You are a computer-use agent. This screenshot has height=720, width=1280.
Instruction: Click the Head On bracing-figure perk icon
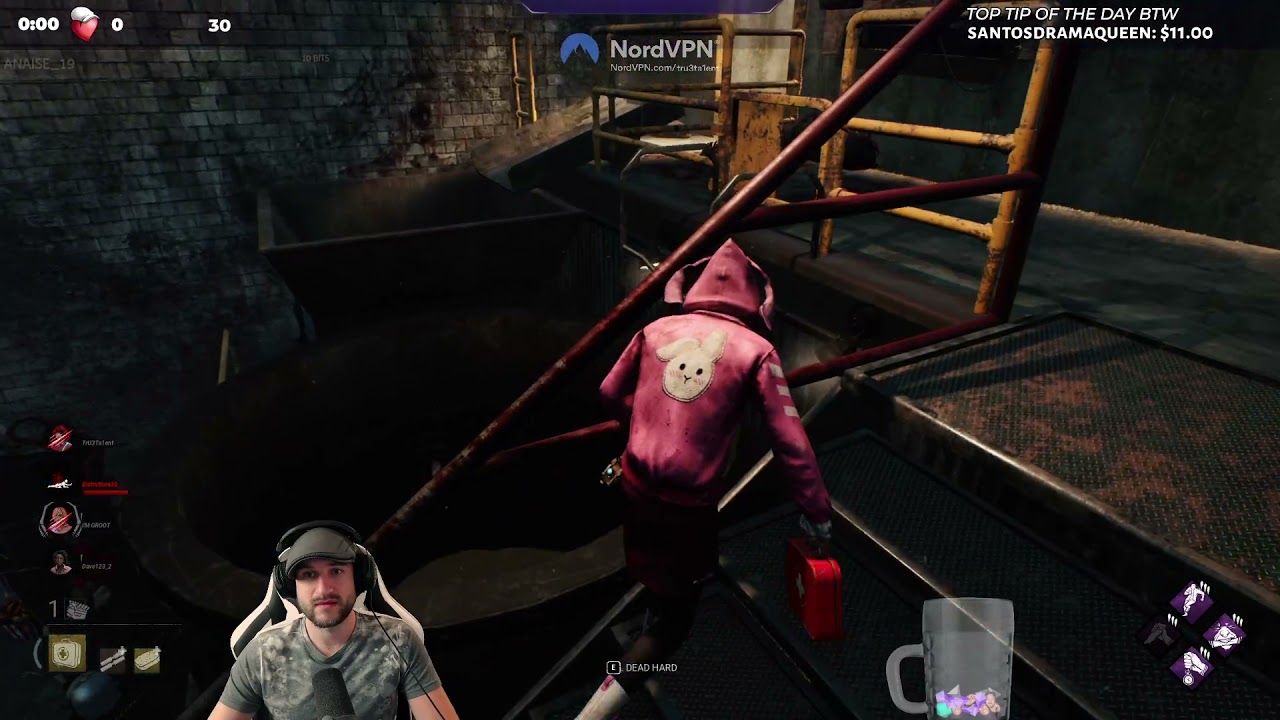coord(1223,635)
